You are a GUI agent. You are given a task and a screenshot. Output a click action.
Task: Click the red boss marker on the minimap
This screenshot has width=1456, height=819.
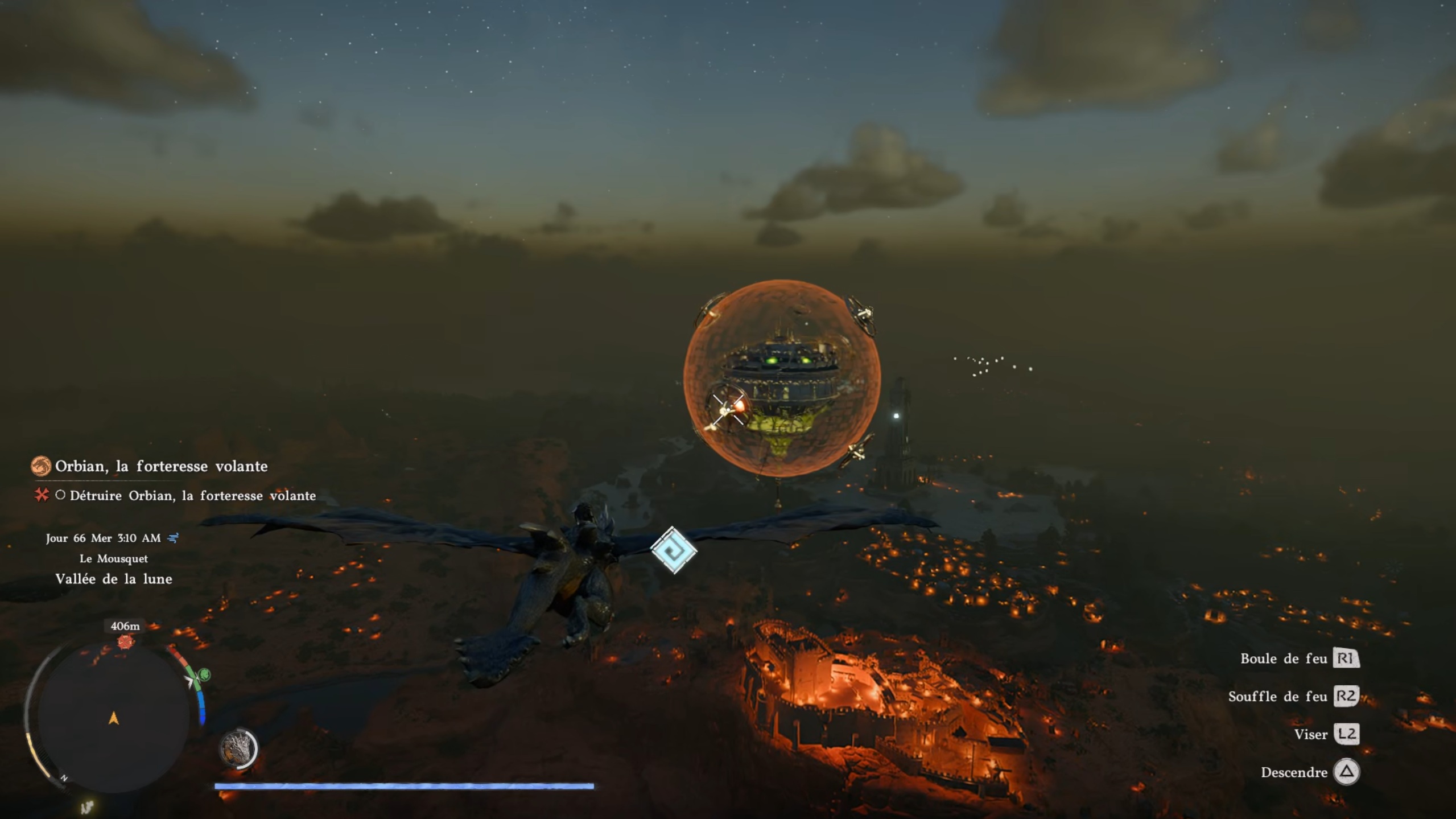point(125,643)
